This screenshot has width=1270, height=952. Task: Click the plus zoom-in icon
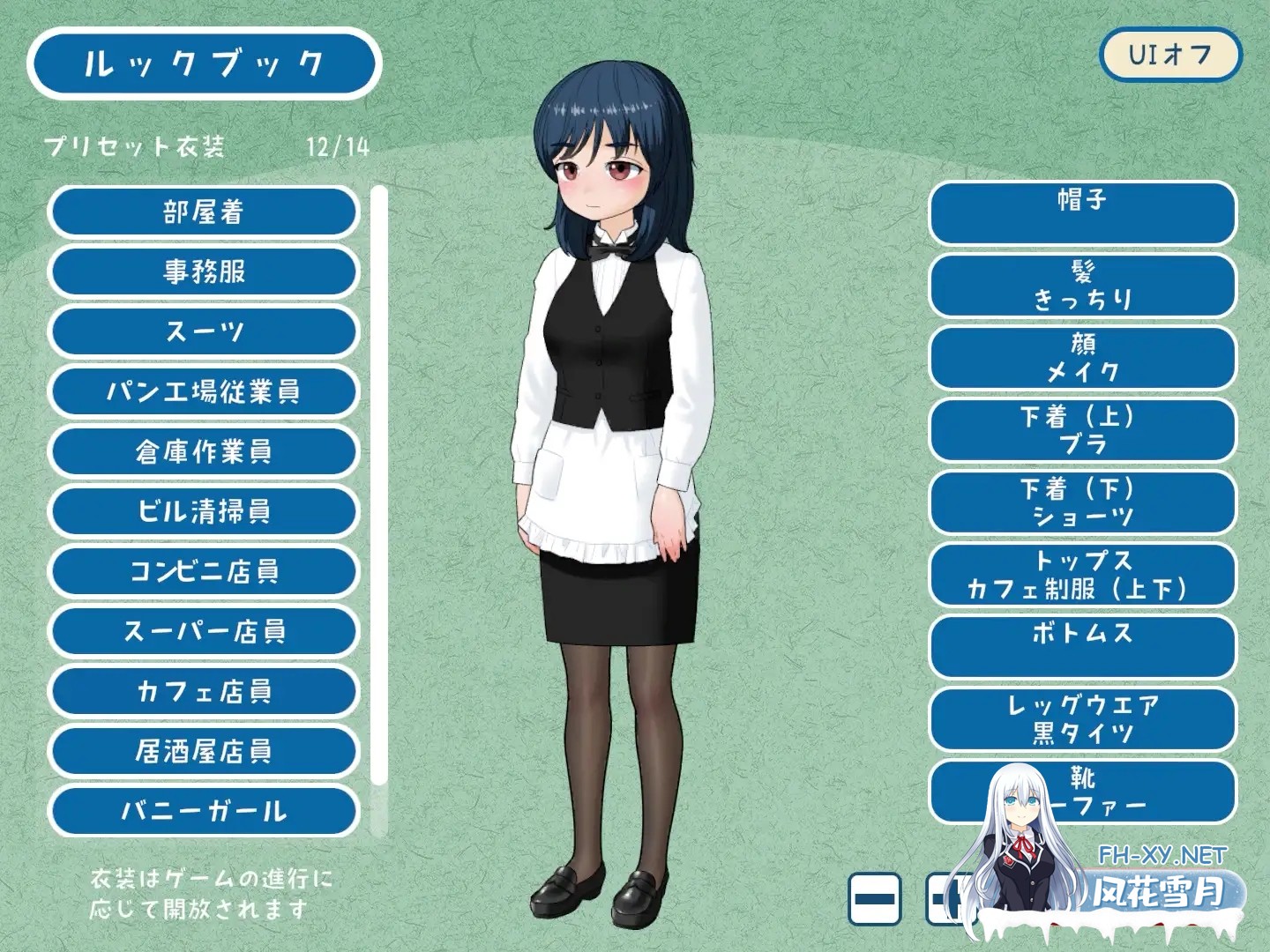pyautogui.click(x=952, y=896)
